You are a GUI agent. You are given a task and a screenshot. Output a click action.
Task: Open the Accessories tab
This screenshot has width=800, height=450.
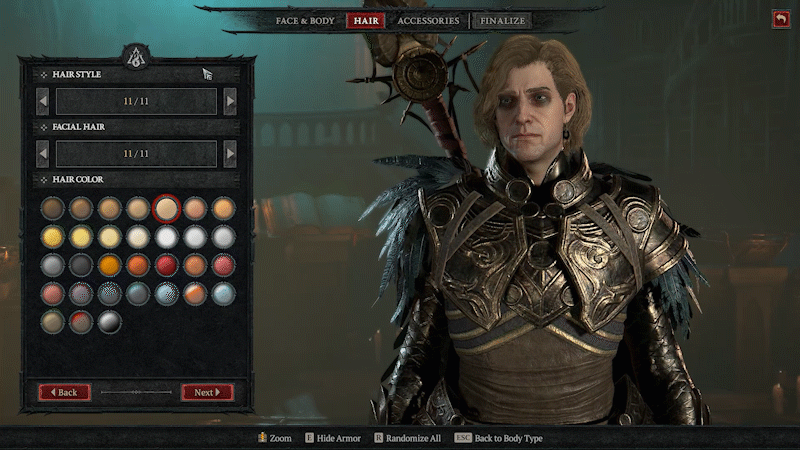(x=428, y=20)
